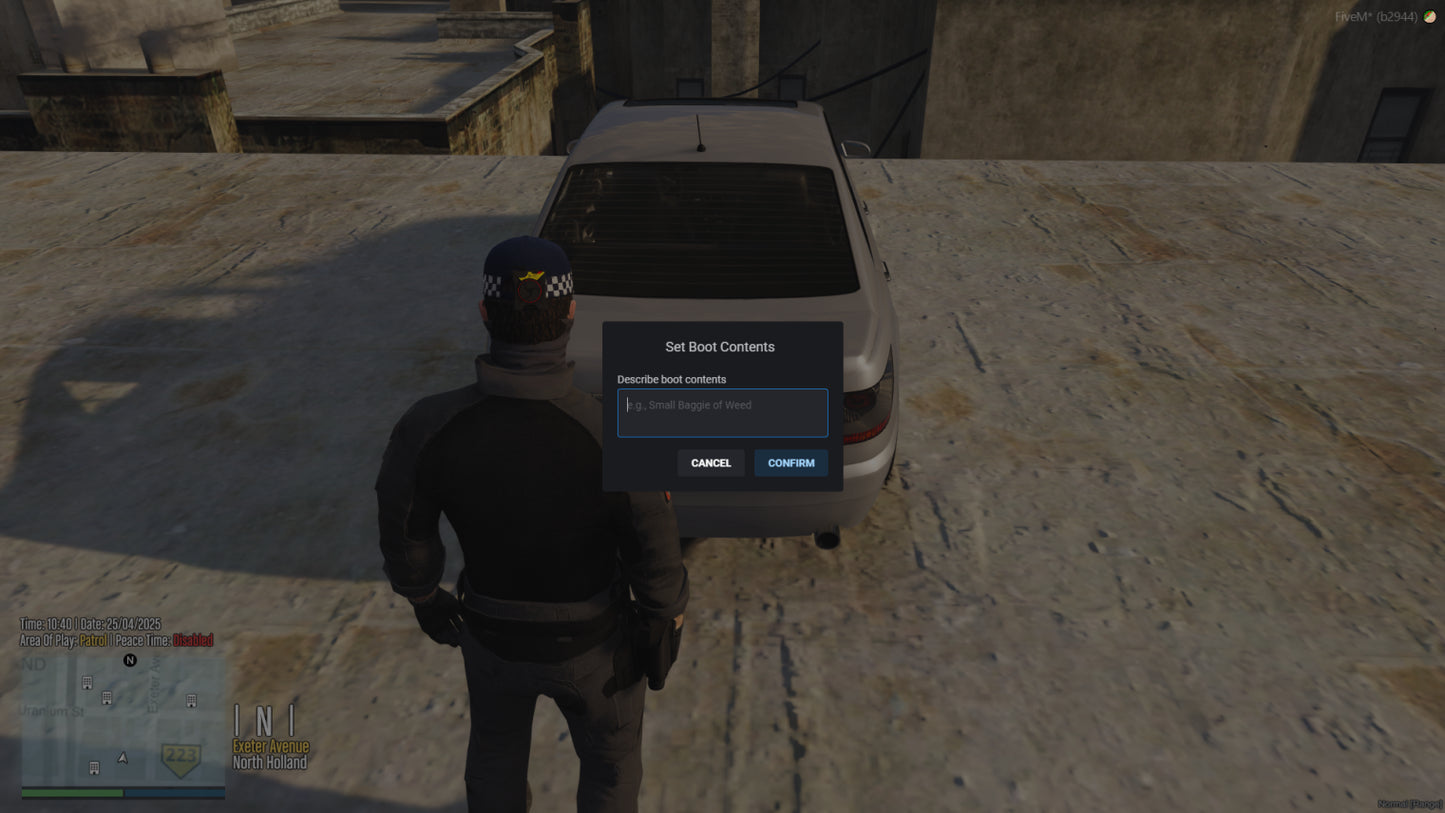Cancel the Set Boot Contents dialog
This screenshot has width=1445, height=813.
tap(710, 463)
